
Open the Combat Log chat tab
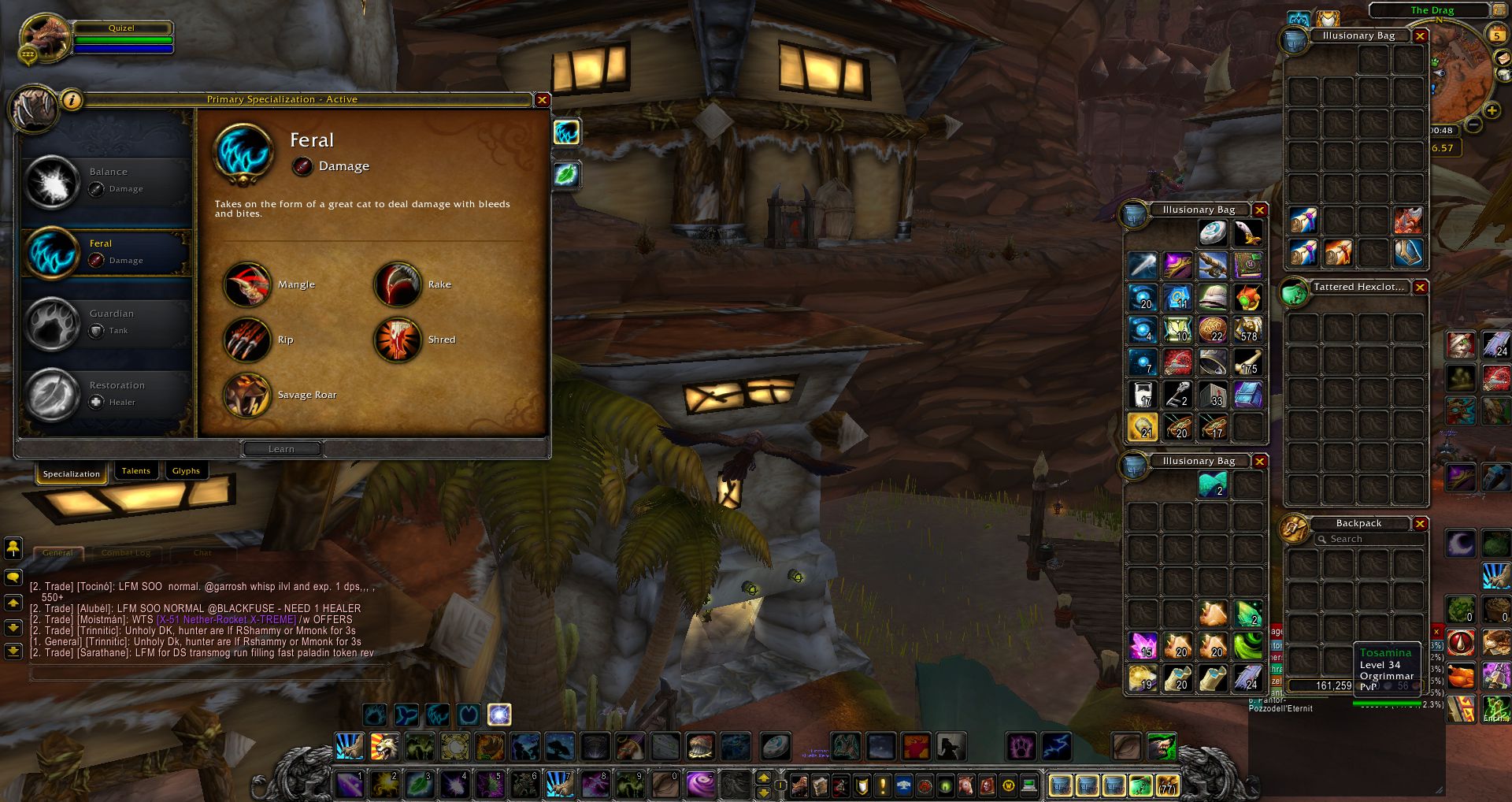pyautogui.click(x=126, y=553)
